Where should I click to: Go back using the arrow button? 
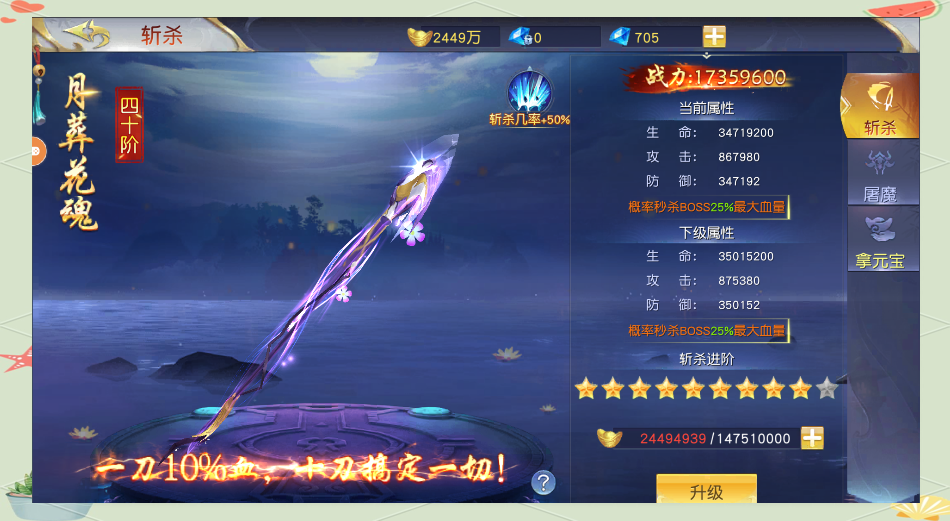tap(87, 34)
